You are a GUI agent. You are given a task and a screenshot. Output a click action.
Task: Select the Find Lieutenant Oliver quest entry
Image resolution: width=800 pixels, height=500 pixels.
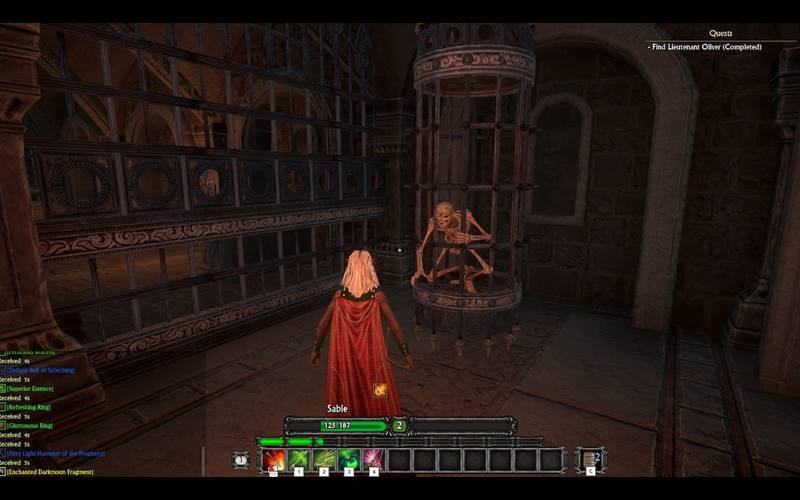coord(705,47)
